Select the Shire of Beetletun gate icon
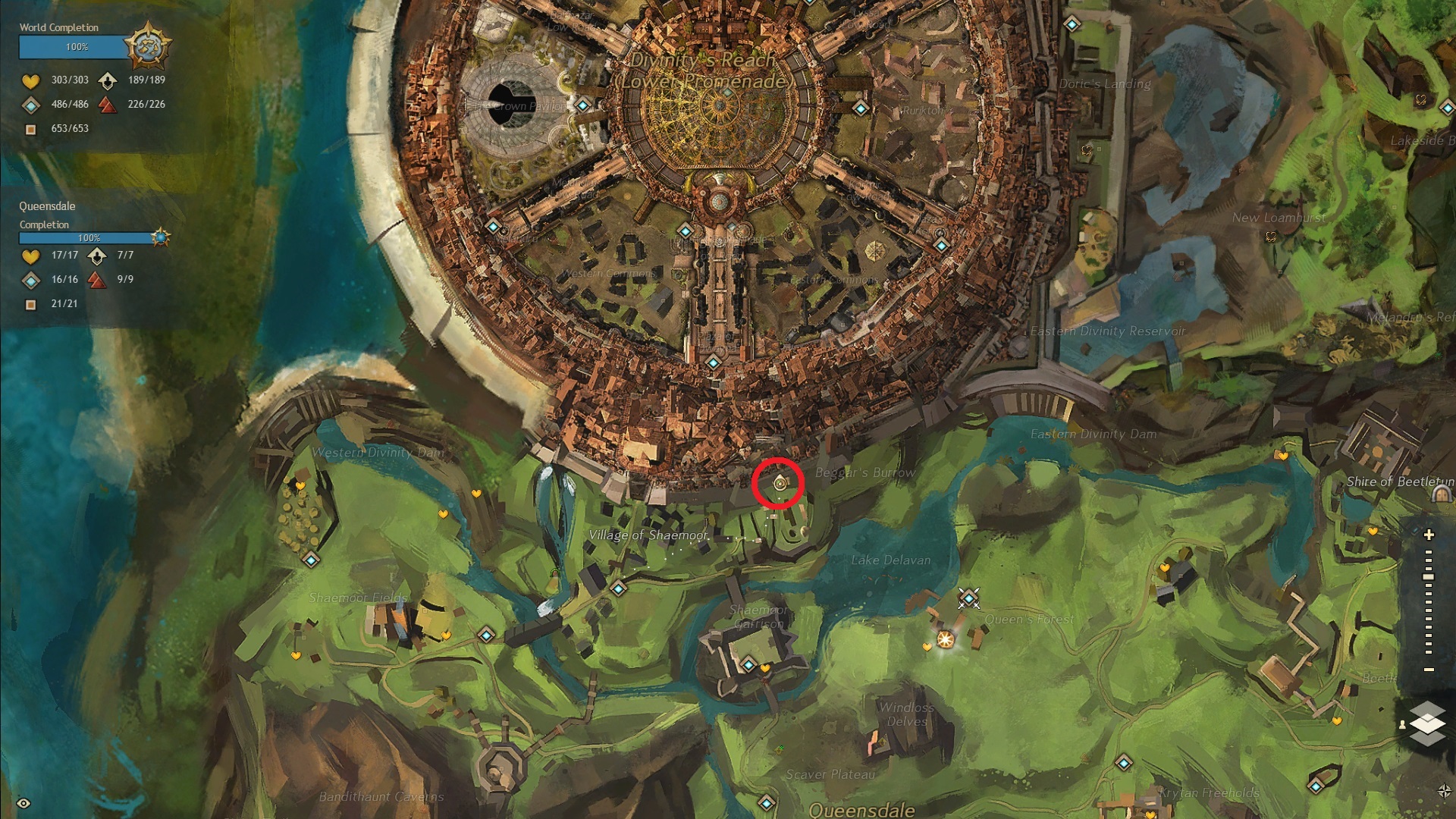1456x819 pixels. (x=1441, y=494)
